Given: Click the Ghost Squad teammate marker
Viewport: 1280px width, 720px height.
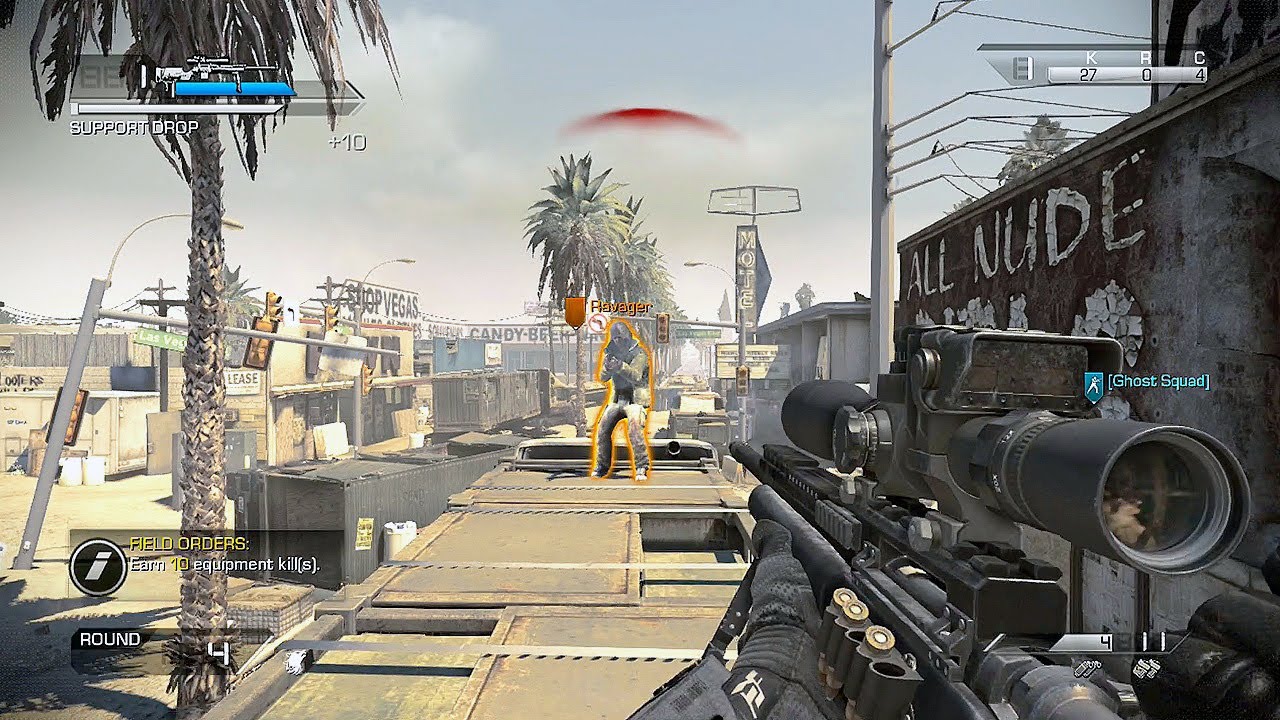Looking at the screenshot, I should coord(1094,384).
